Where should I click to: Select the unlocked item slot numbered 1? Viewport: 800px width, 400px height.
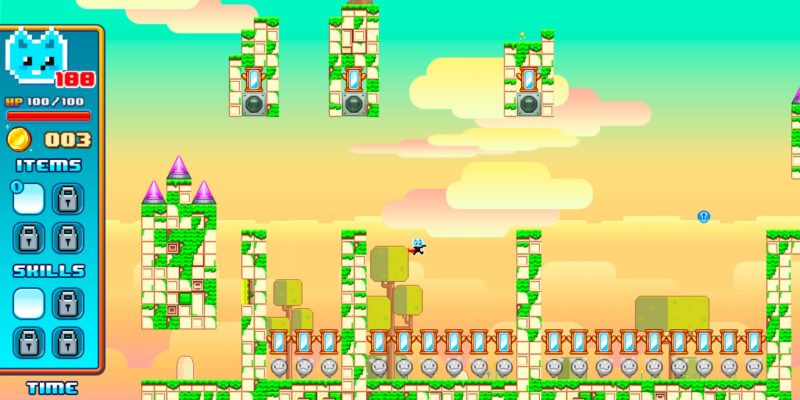point(29,198)
